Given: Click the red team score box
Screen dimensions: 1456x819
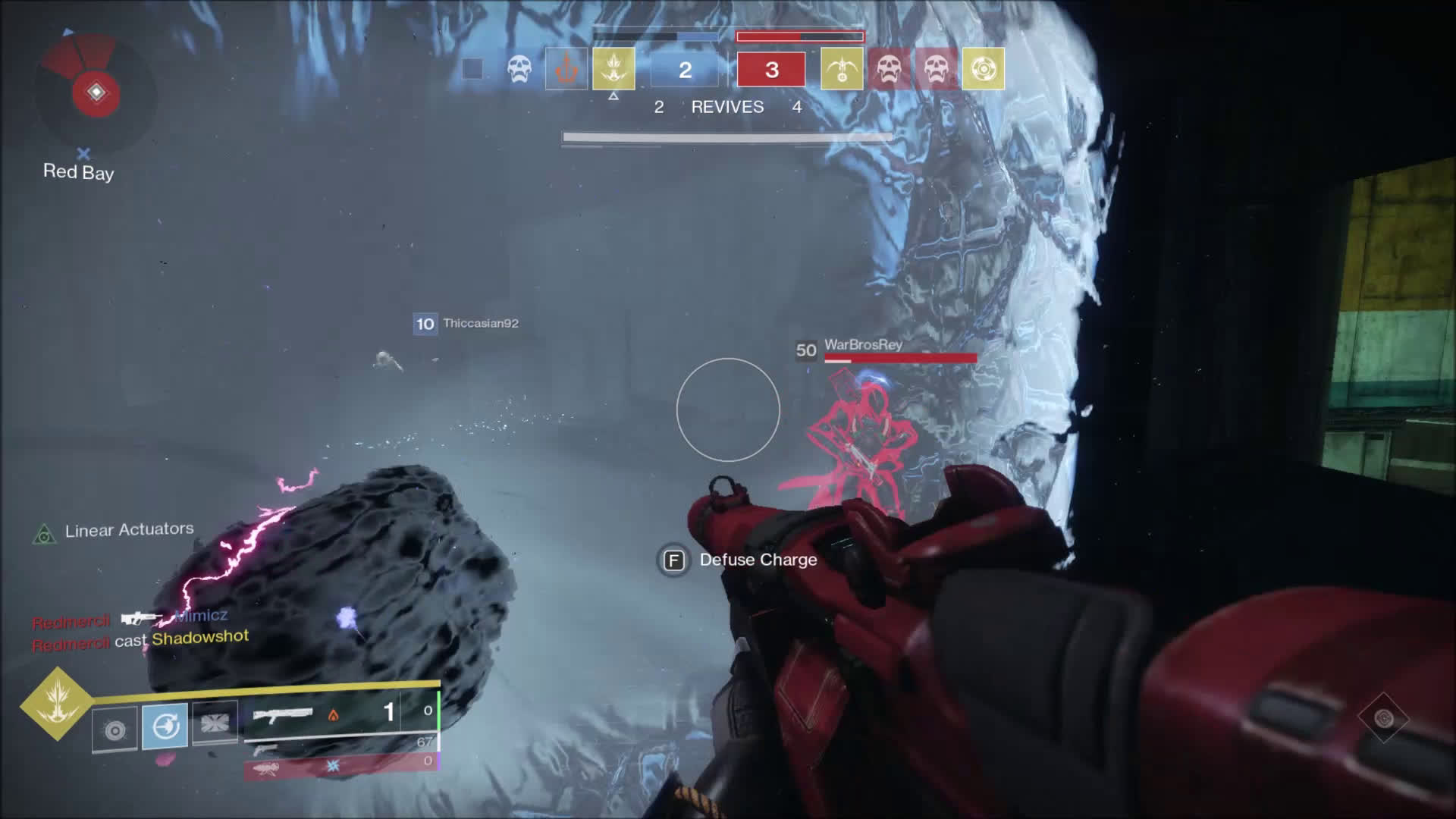Looking at the screenshot, I should click(x=771, y=70).
